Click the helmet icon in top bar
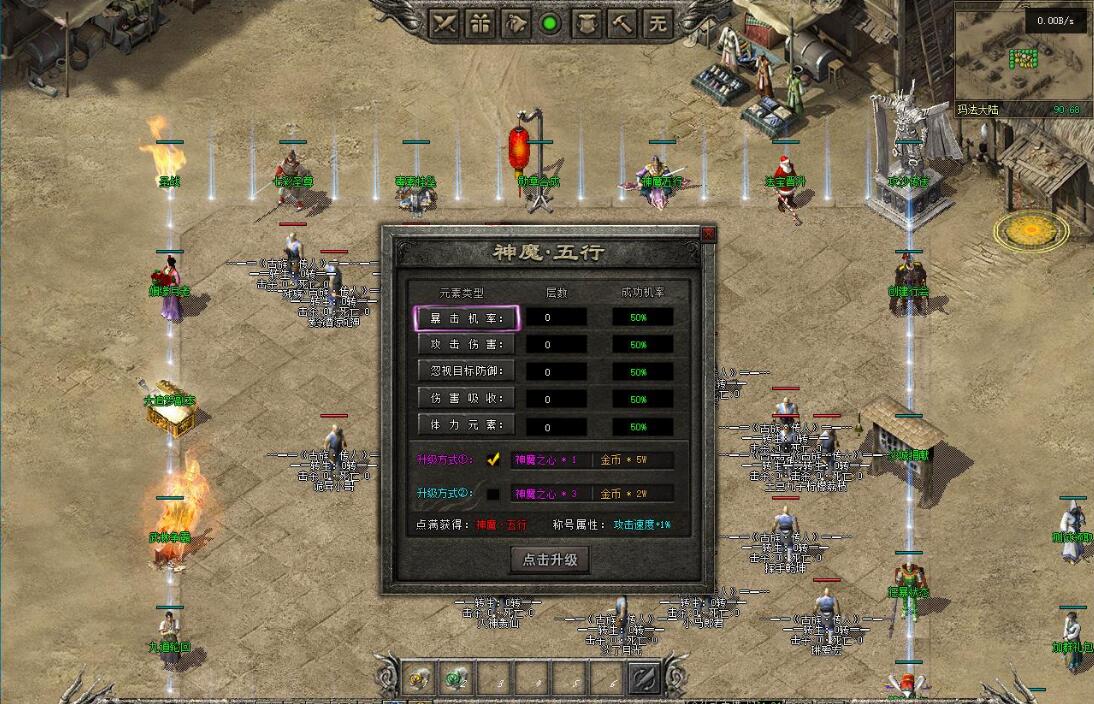The height and width of the screenshot is (704, 1094). (x=516, y=23)
